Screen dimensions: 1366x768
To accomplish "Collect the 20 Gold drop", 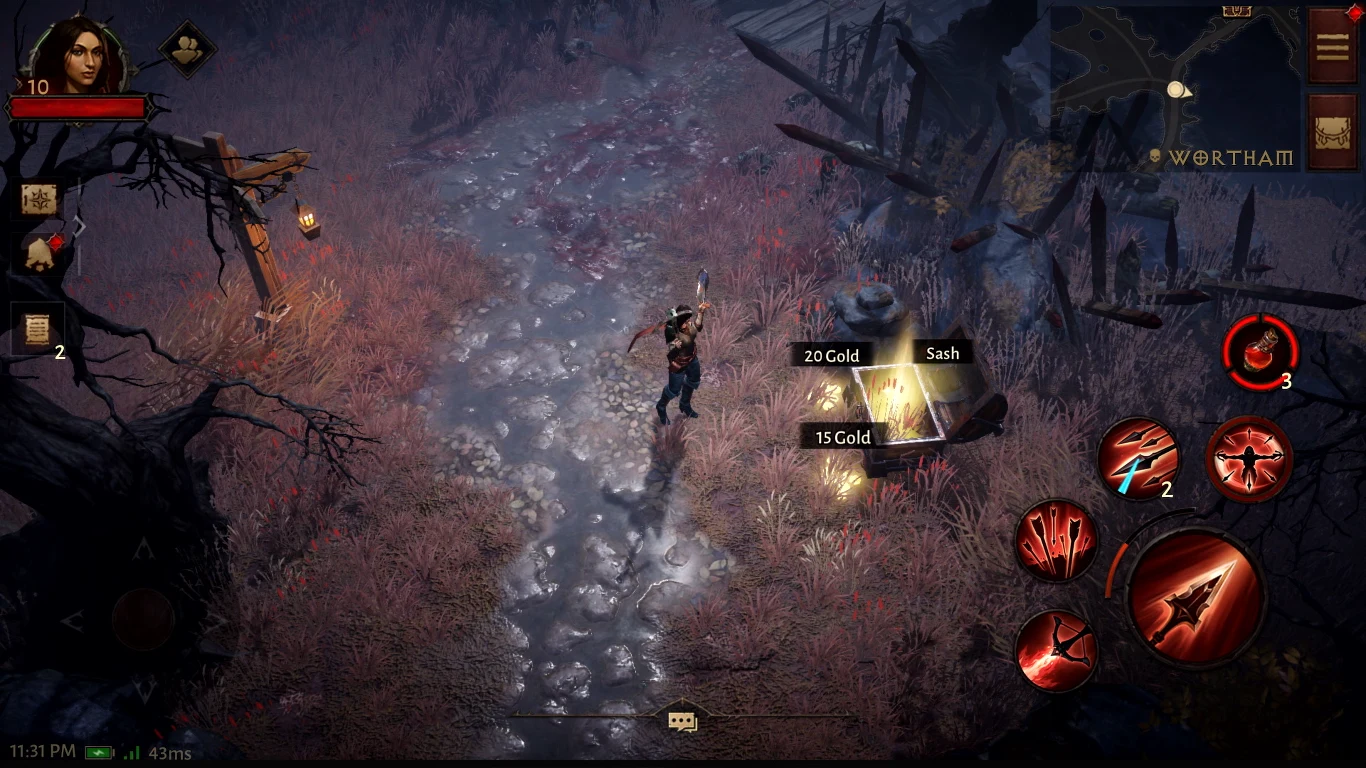I will [x=831, y=355].
